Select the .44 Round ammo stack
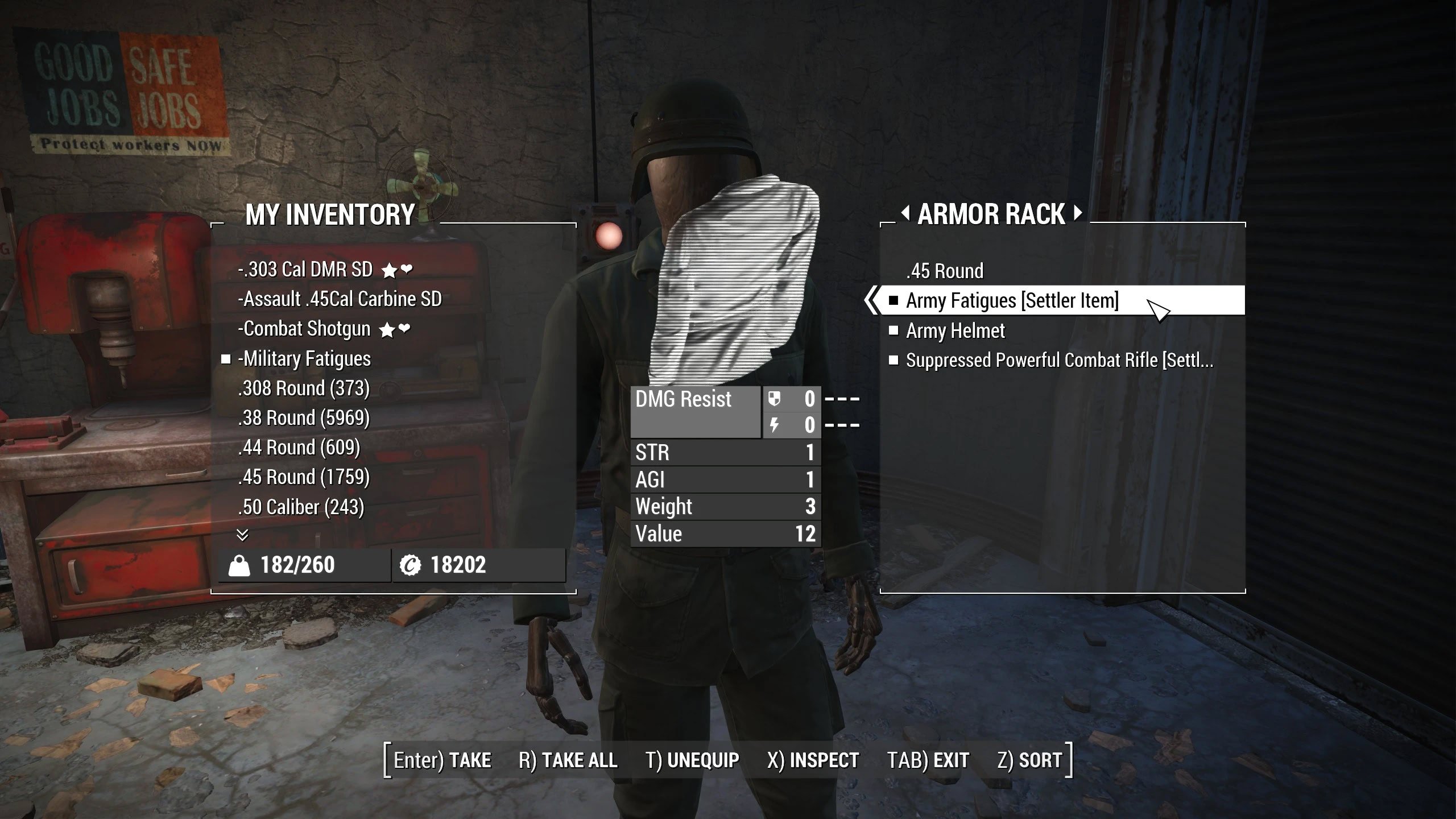 pyautogui.click(x=299, y=448)
